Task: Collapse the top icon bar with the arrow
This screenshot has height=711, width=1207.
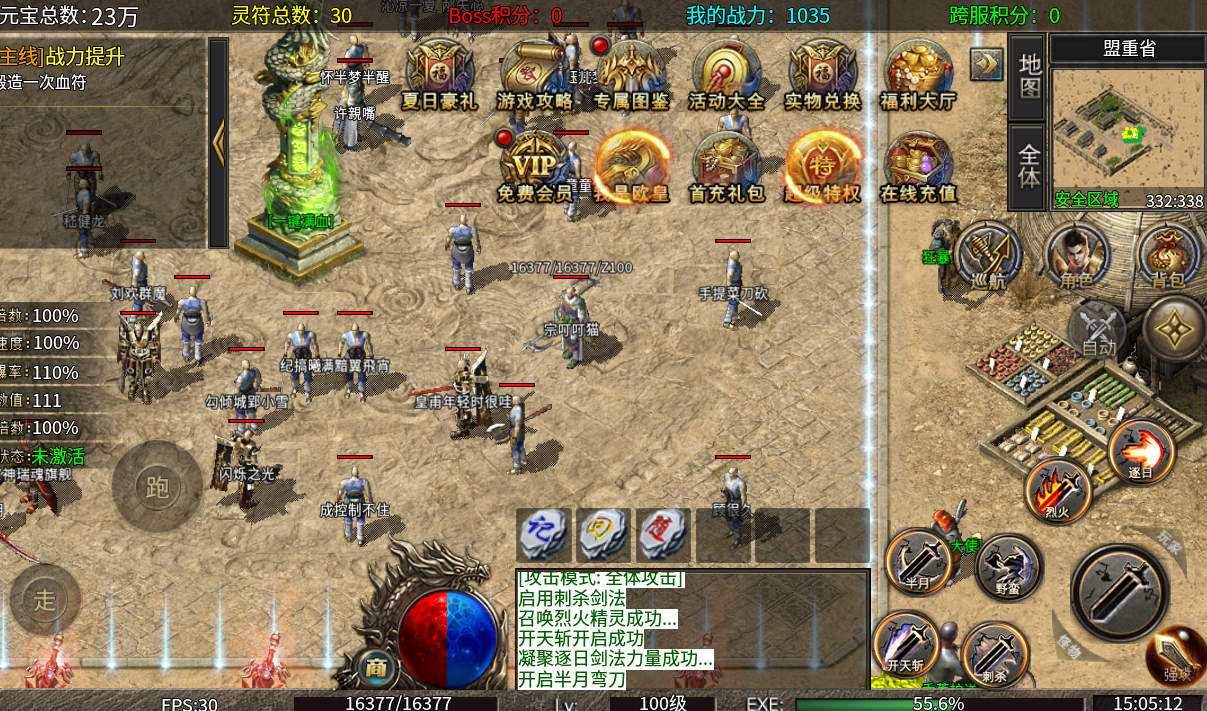Action: pyautogui.click(x=986, y=64)
